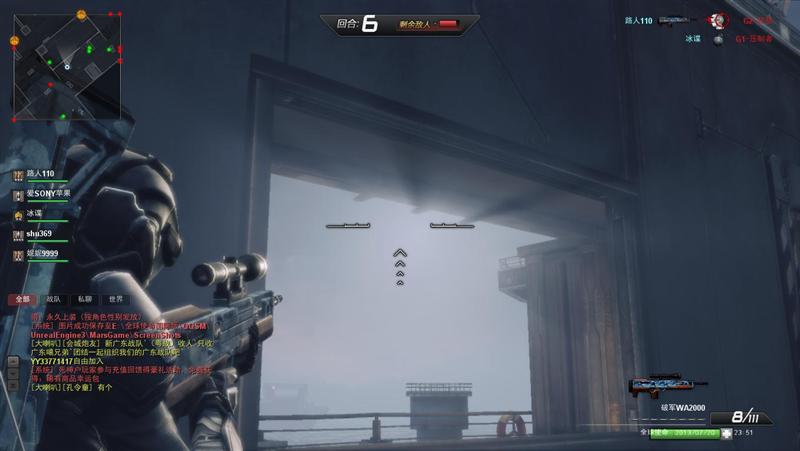Click the 破军WA2000 weapon icon

coord(667,385)
